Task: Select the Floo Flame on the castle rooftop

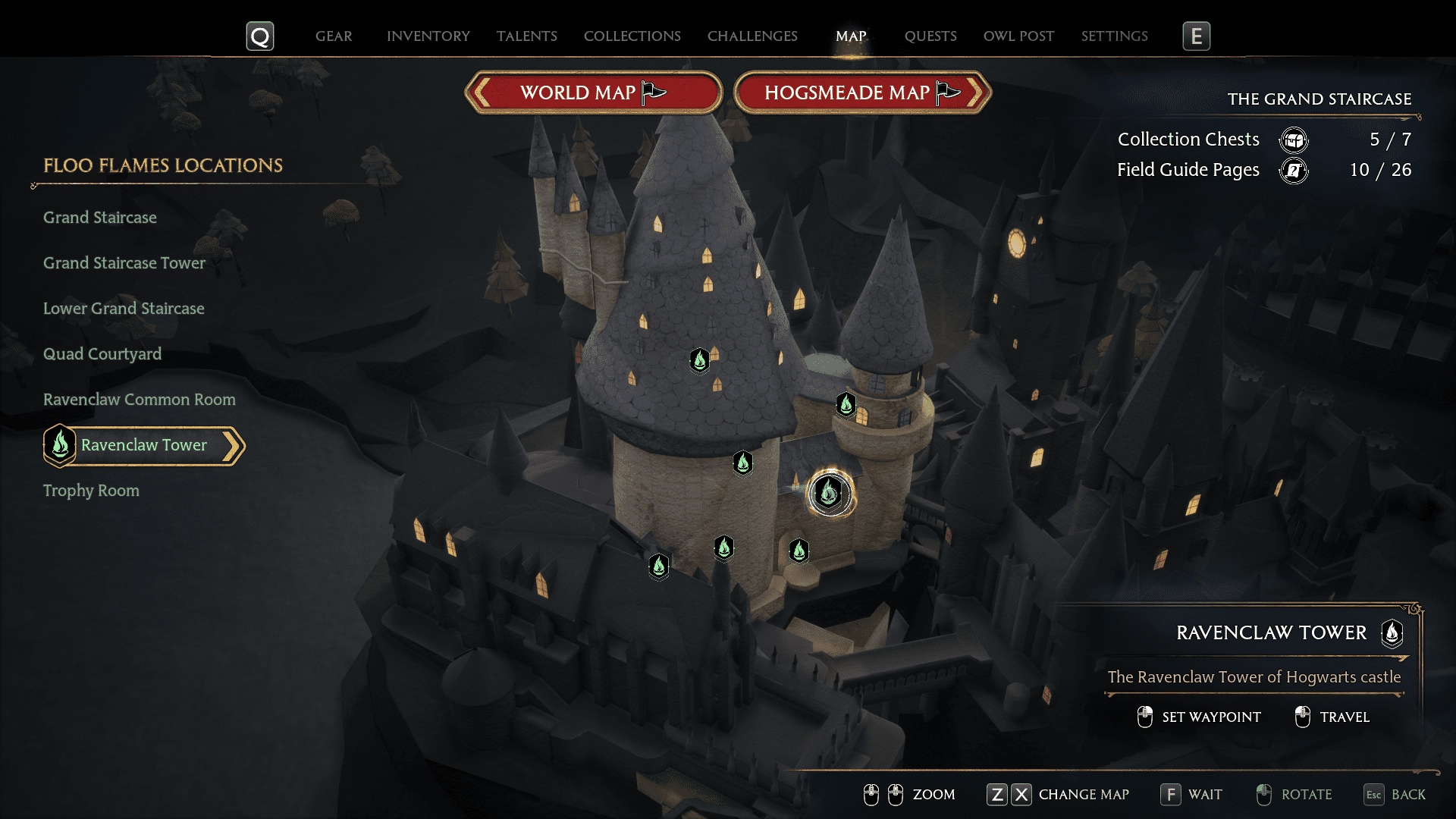Action: pos(699,361)
